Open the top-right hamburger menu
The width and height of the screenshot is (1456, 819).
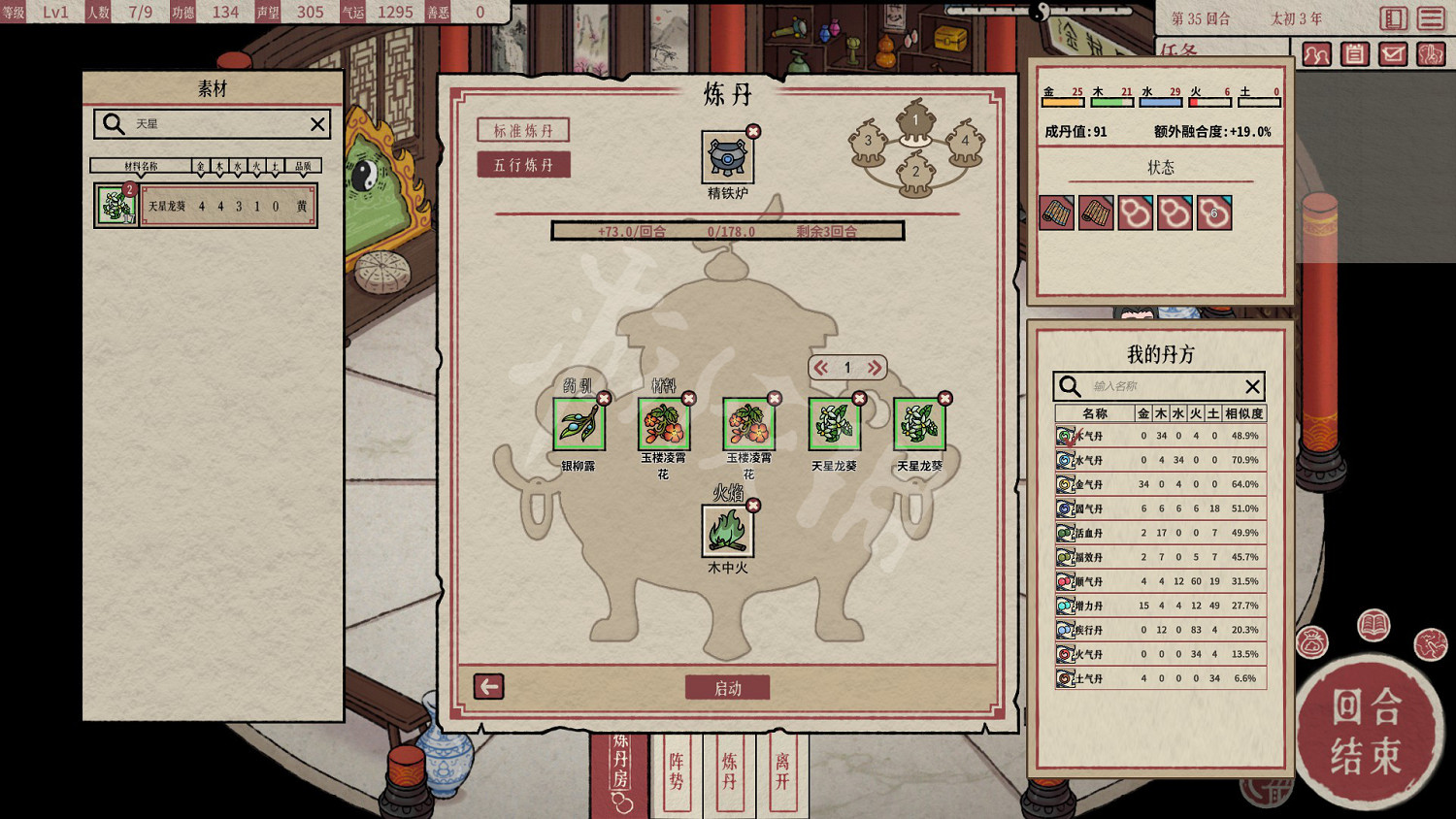pos(1431,18)
